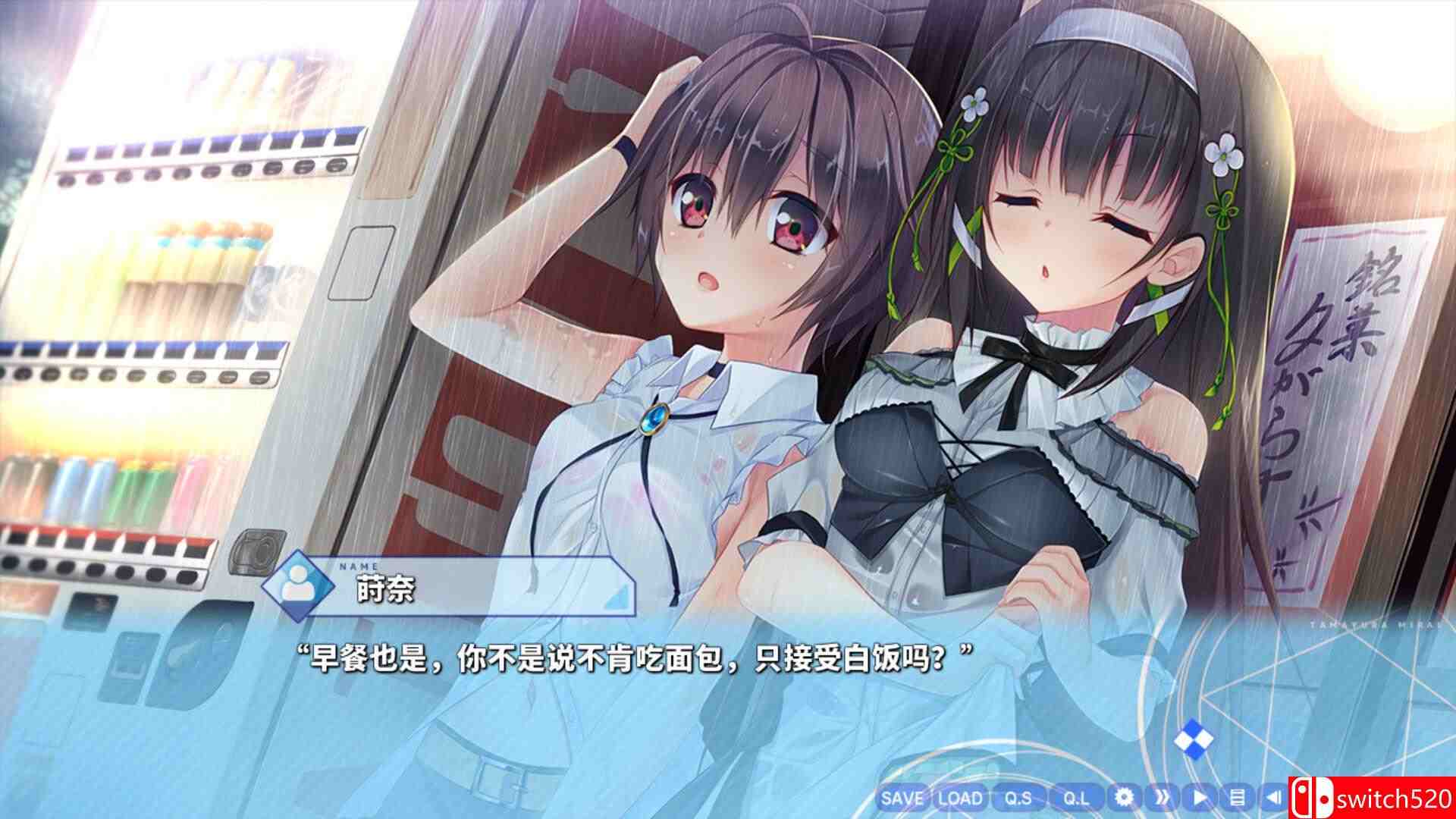Click the play triangle icon on the toolbar
Screen dimensions: 1456x819
tap(1199, 796)
